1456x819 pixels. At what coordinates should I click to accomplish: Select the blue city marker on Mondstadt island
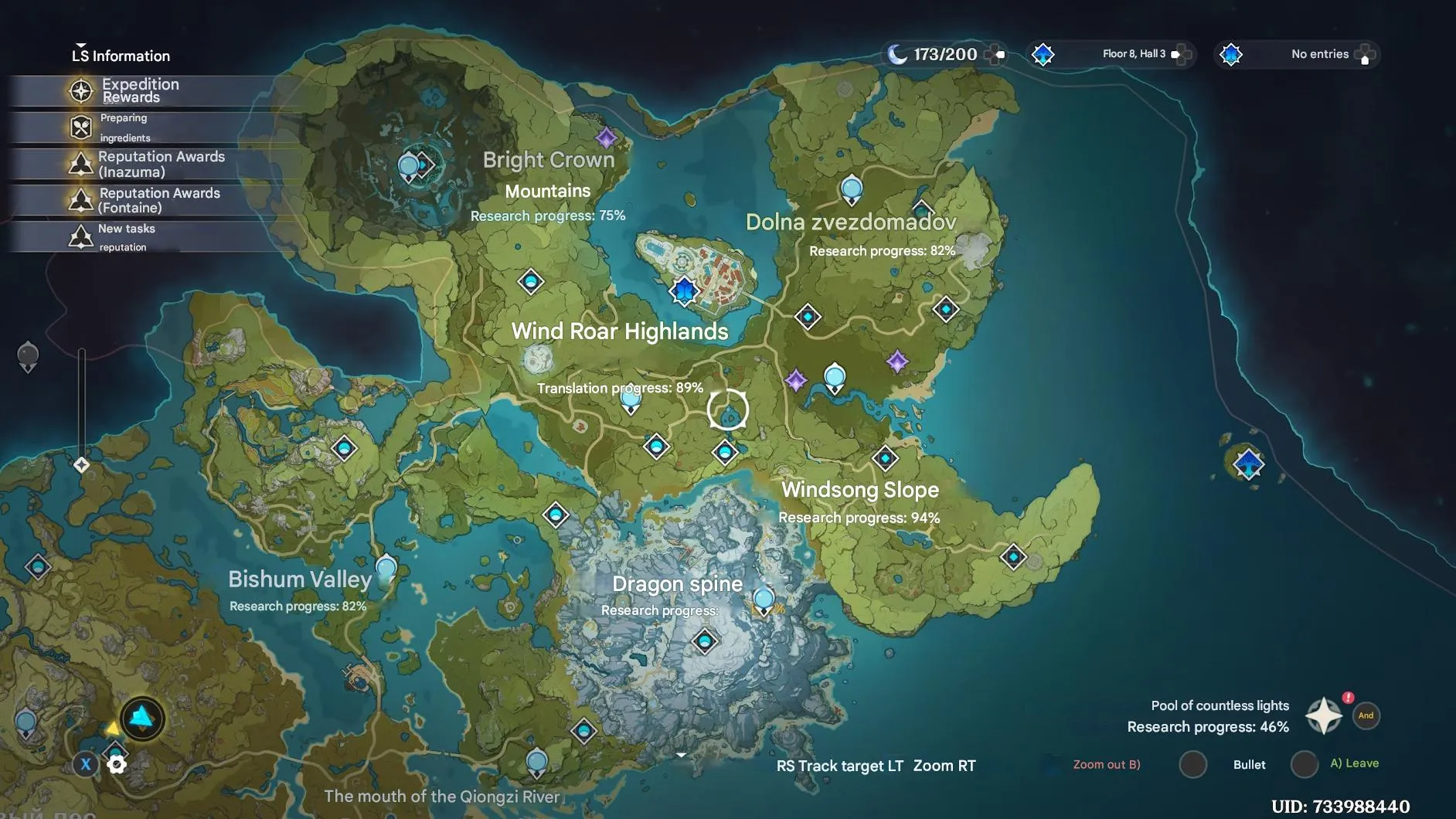[684, 291]
